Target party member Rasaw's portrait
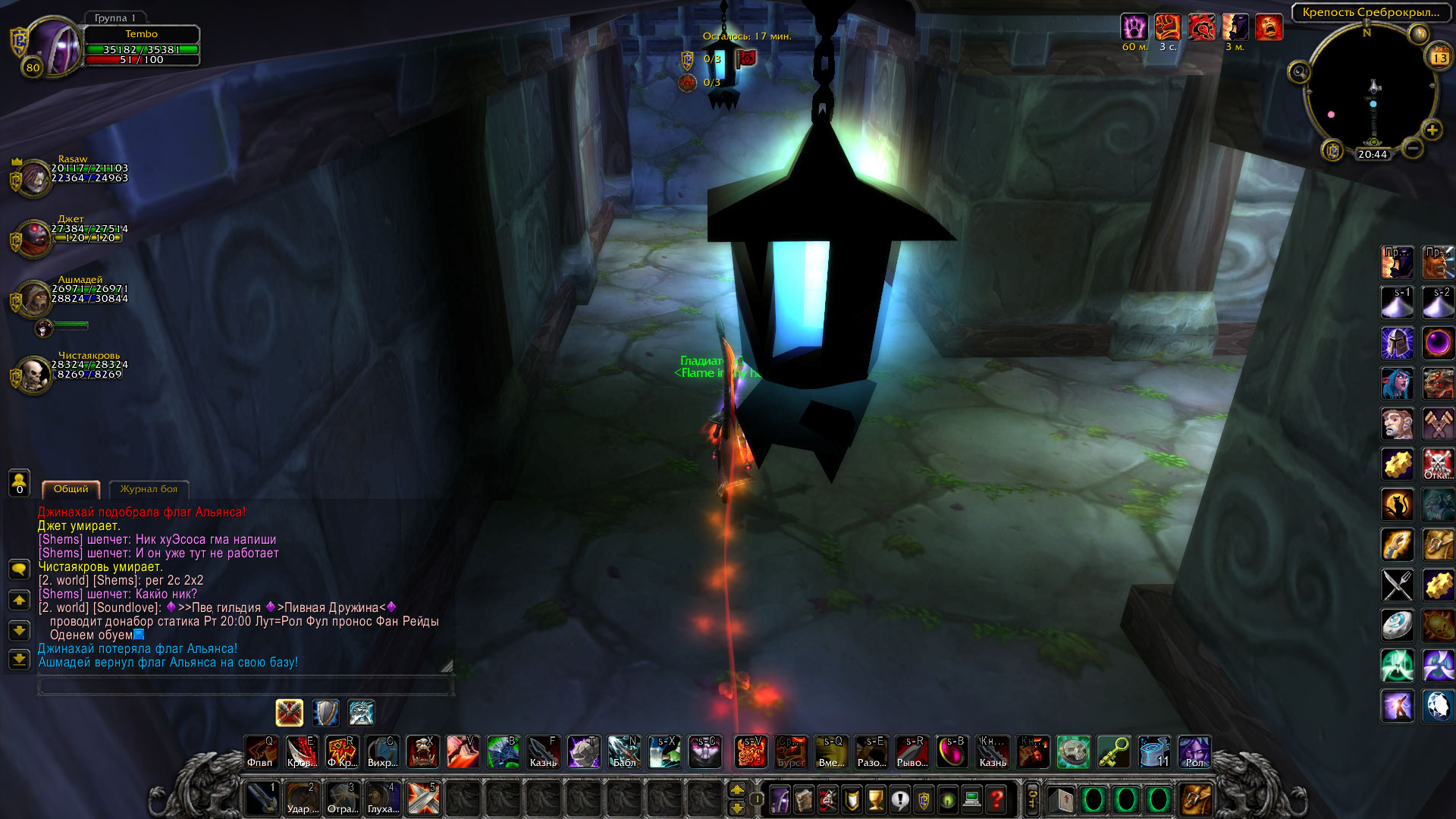This screenshot has height=819, width=1456. point(33,177)
